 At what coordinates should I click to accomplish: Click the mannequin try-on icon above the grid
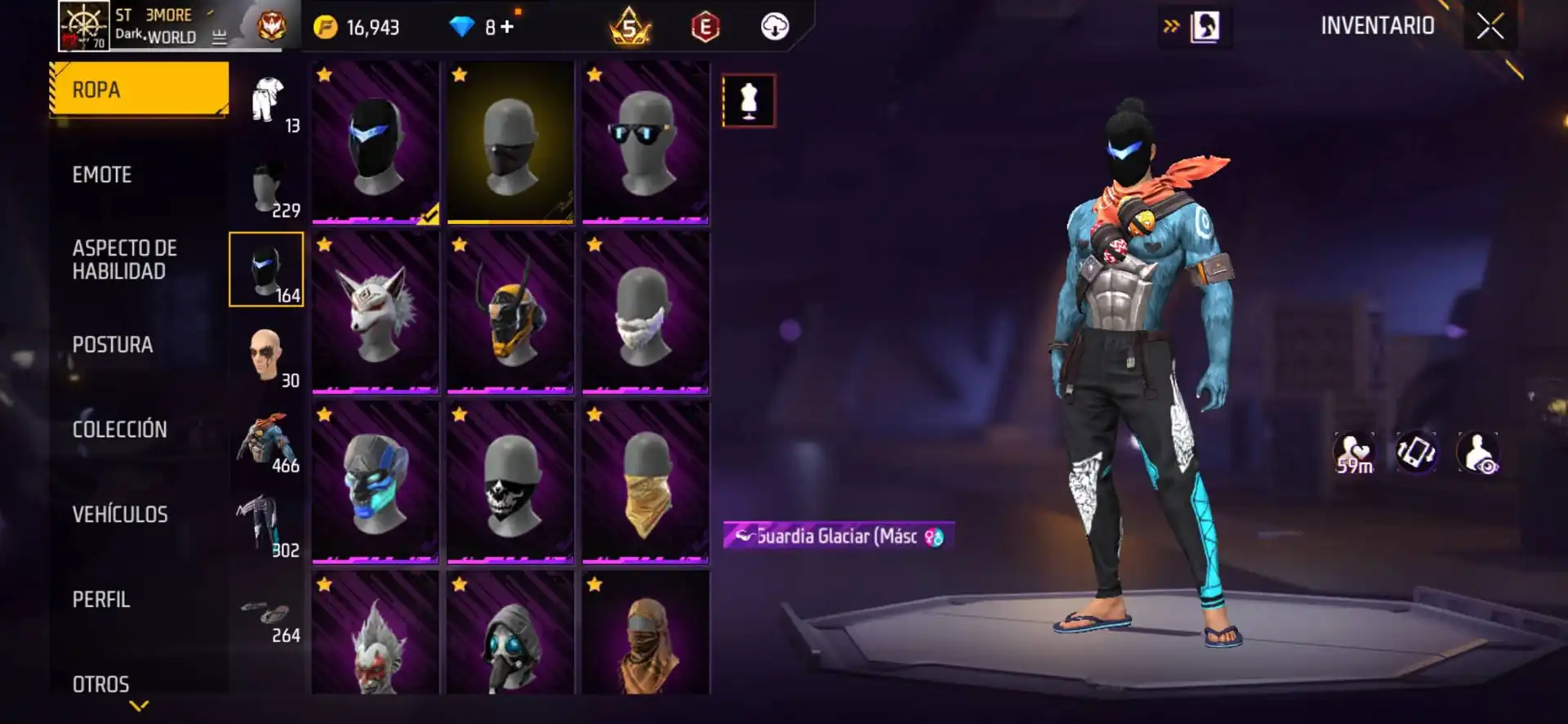(749, 100)
